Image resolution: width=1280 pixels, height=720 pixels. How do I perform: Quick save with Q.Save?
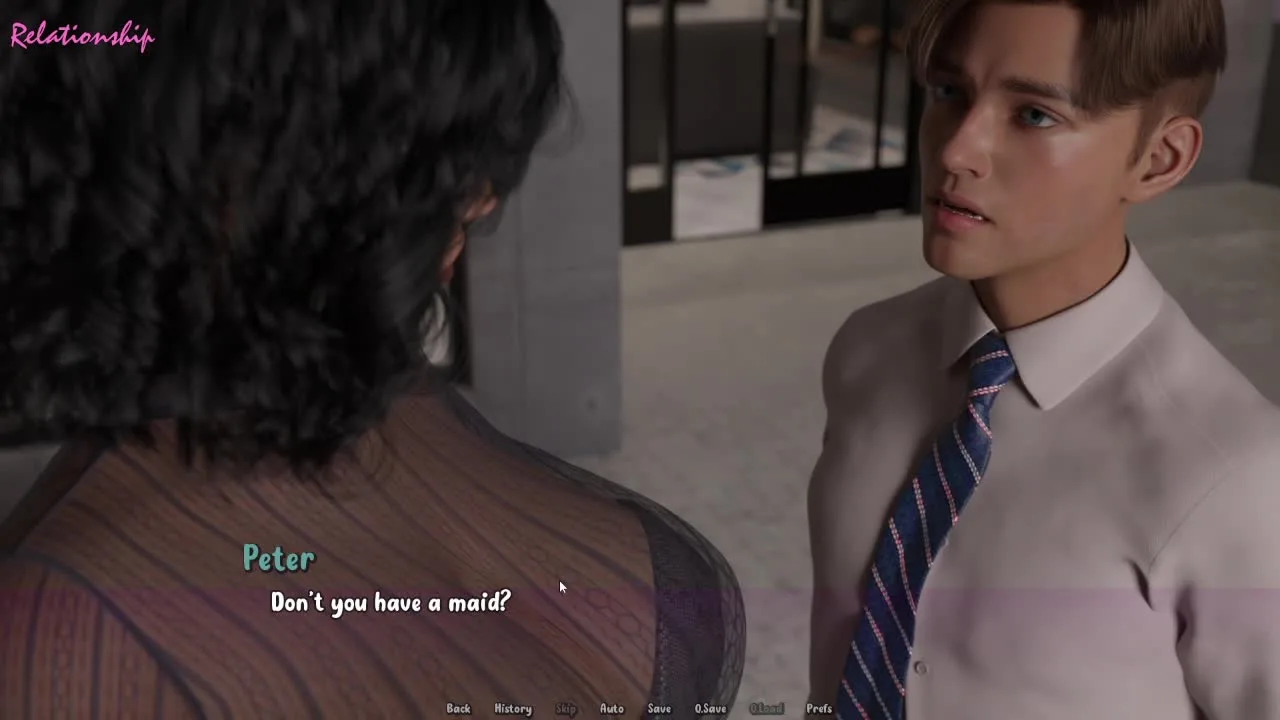710,709
